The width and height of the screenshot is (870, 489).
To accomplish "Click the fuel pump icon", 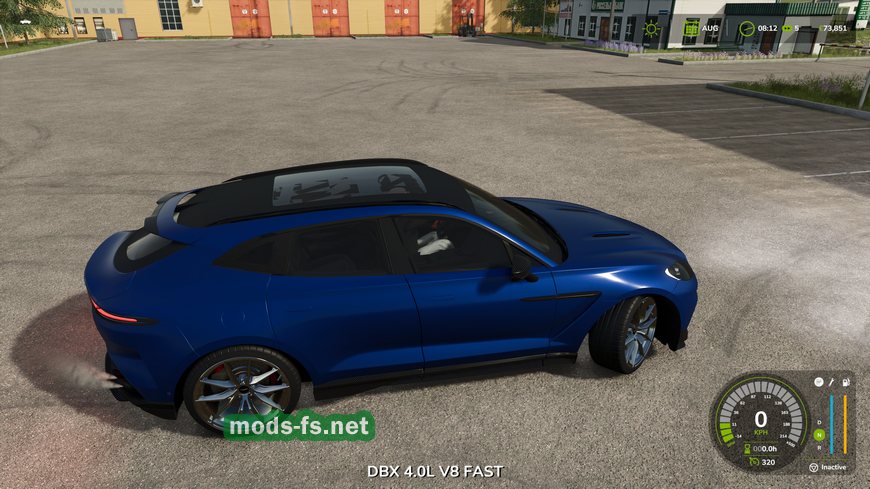I will 846,382.
